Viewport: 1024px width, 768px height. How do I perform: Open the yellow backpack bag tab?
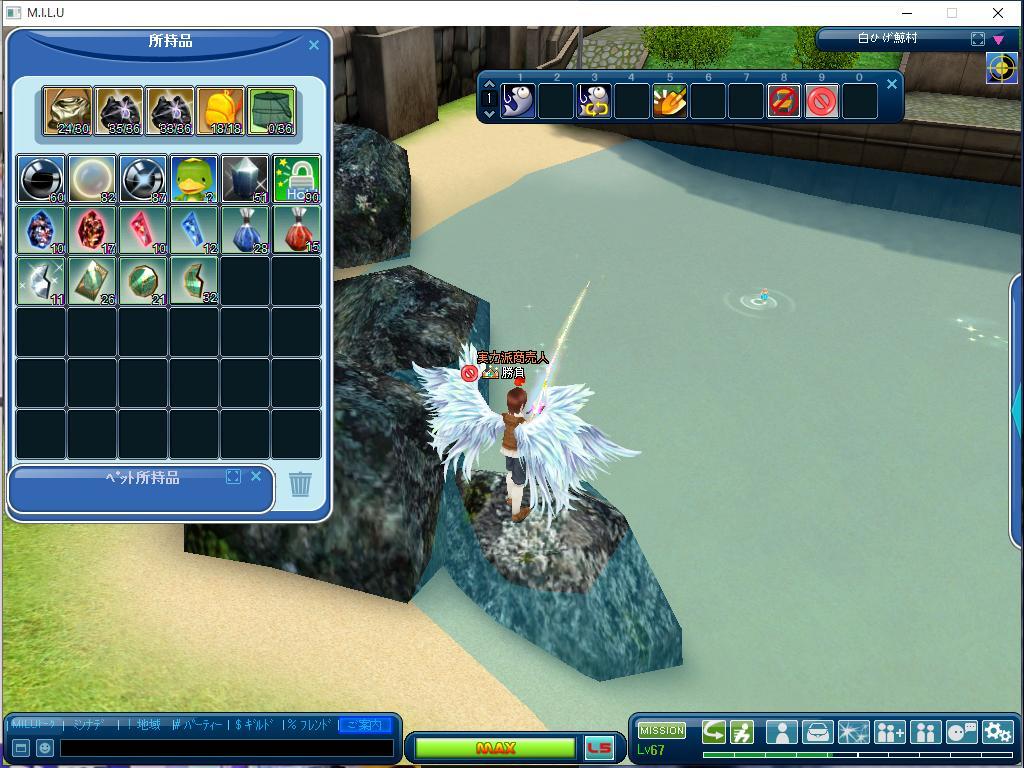(221, 110)
